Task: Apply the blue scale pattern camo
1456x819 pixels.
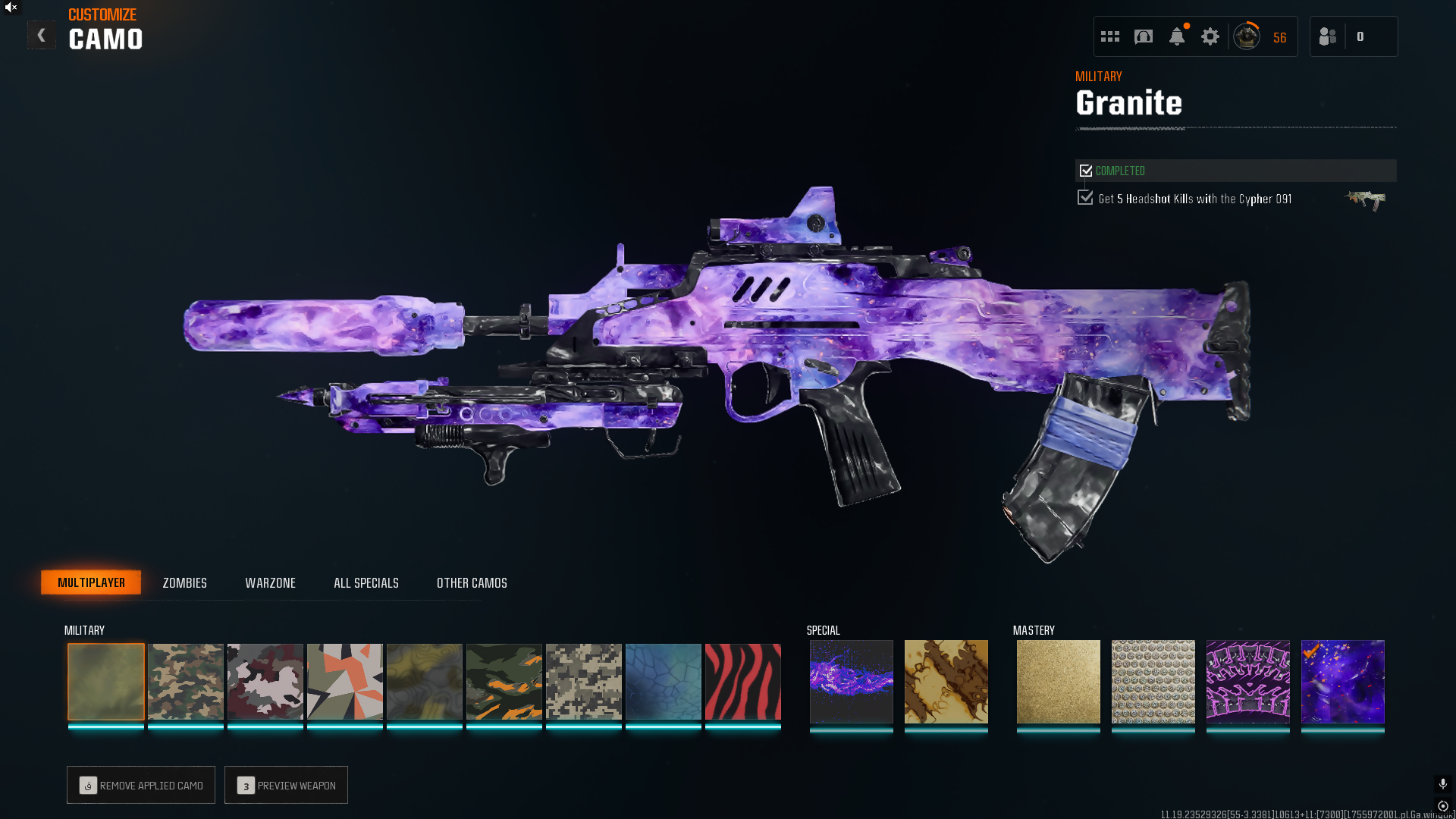Action: pyautogui.click(x=664, y=682)
